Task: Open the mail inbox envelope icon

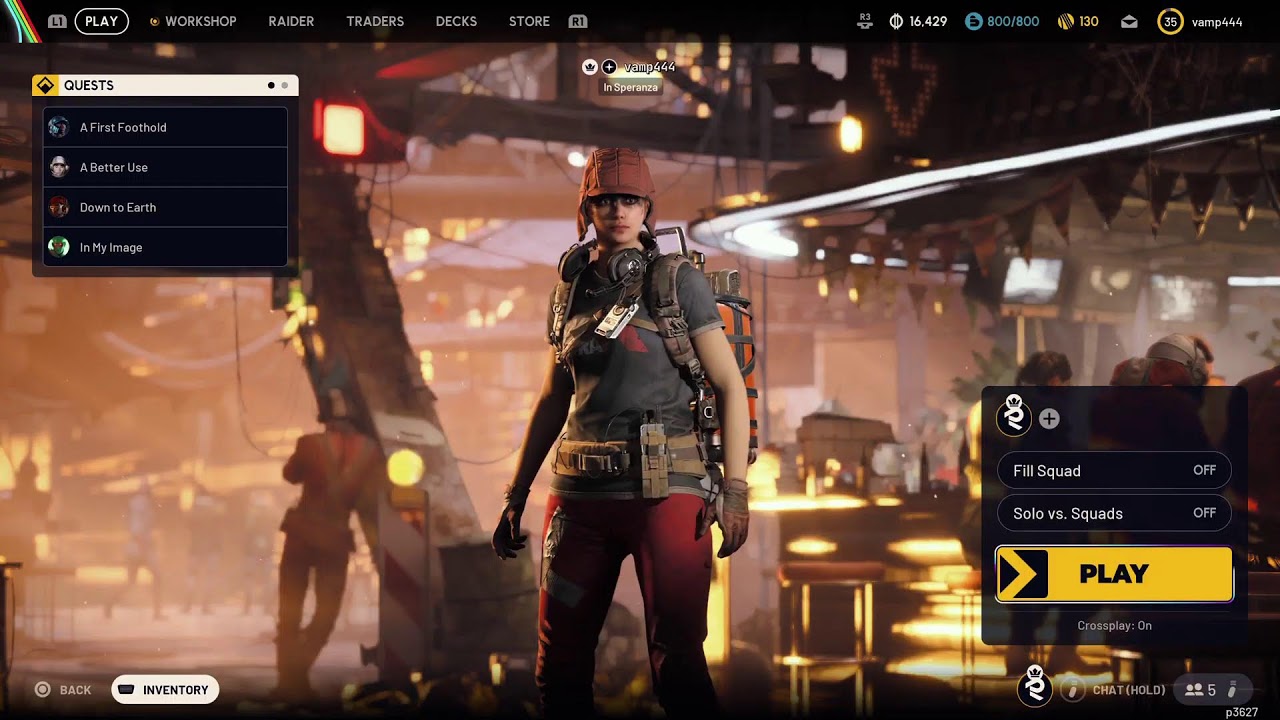Action: click(x=1129, y=21)
